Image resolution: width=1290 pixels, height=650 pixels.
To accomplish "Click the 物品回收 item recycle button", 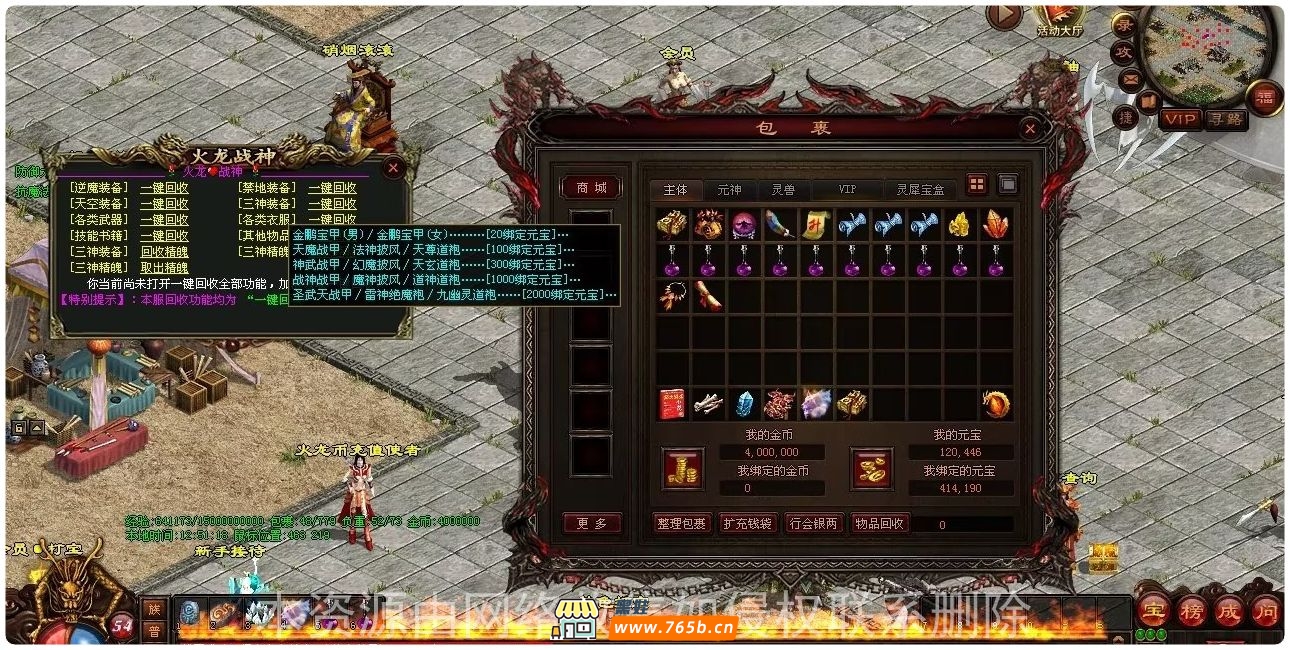I will click(x=880, y=523).
